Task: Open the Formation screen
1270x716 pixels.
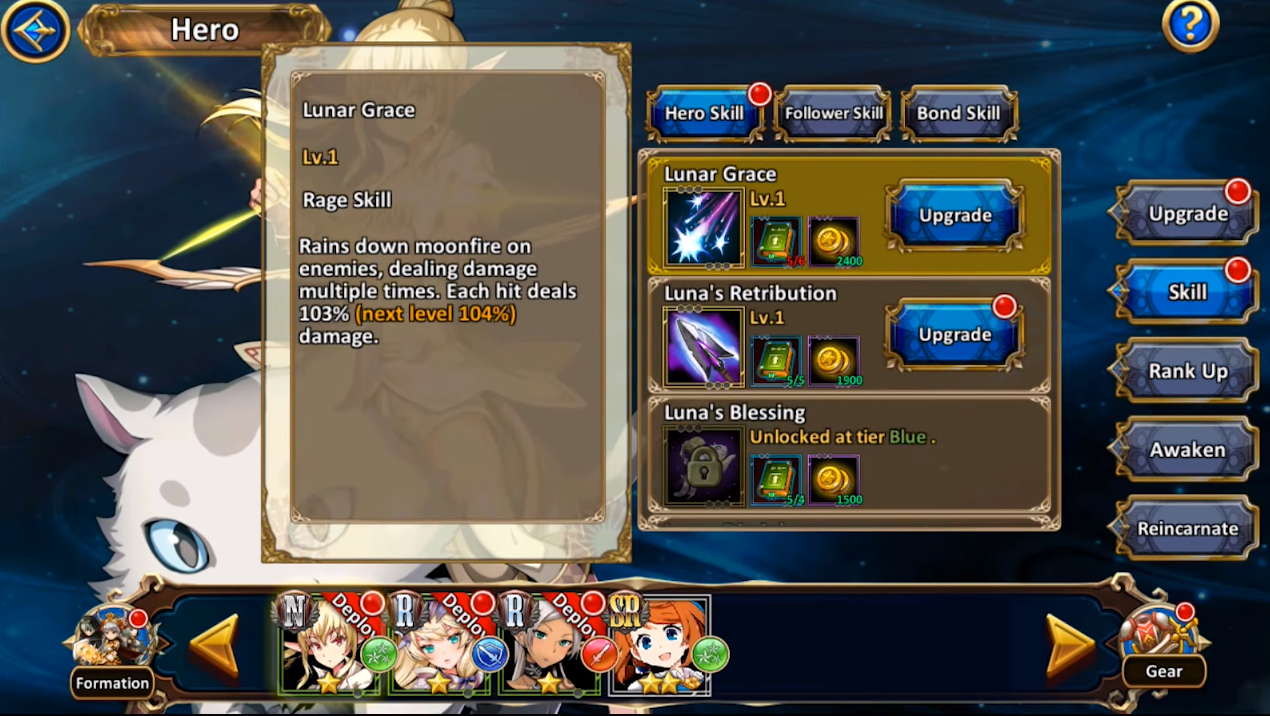Action: 112,650
